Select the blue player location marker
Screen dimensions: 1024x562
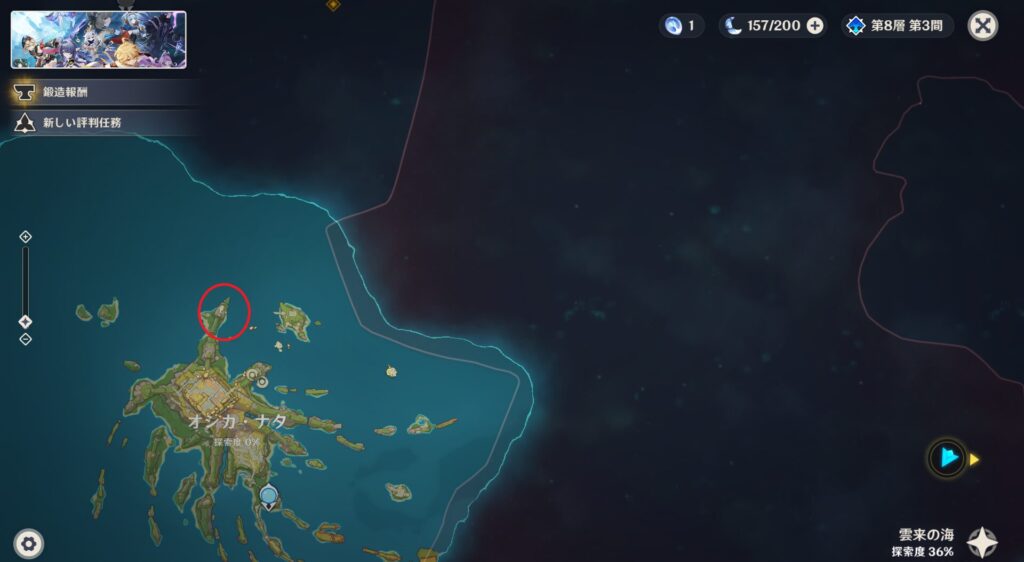tap(268, 495)
